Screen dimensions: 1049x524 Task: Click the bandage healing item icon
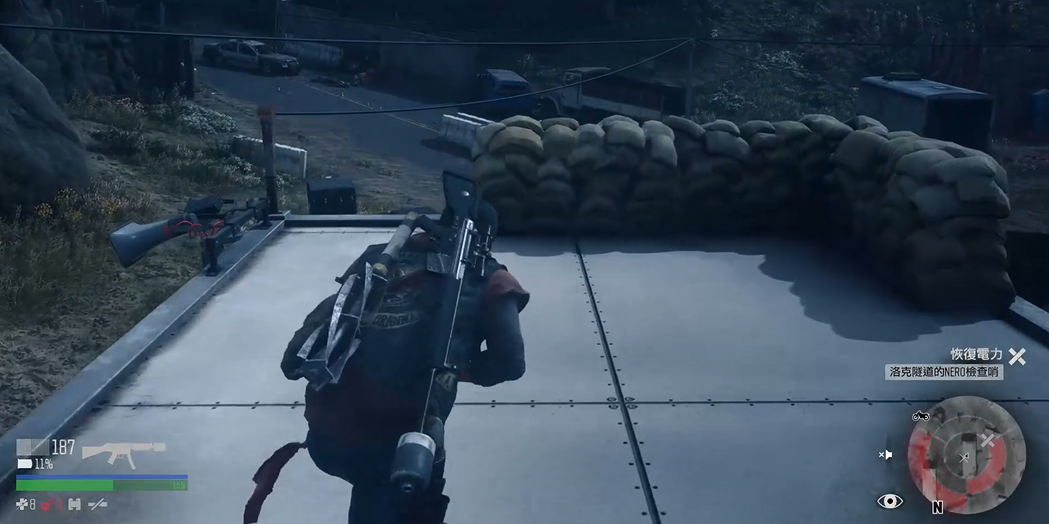tap(23, 505)
